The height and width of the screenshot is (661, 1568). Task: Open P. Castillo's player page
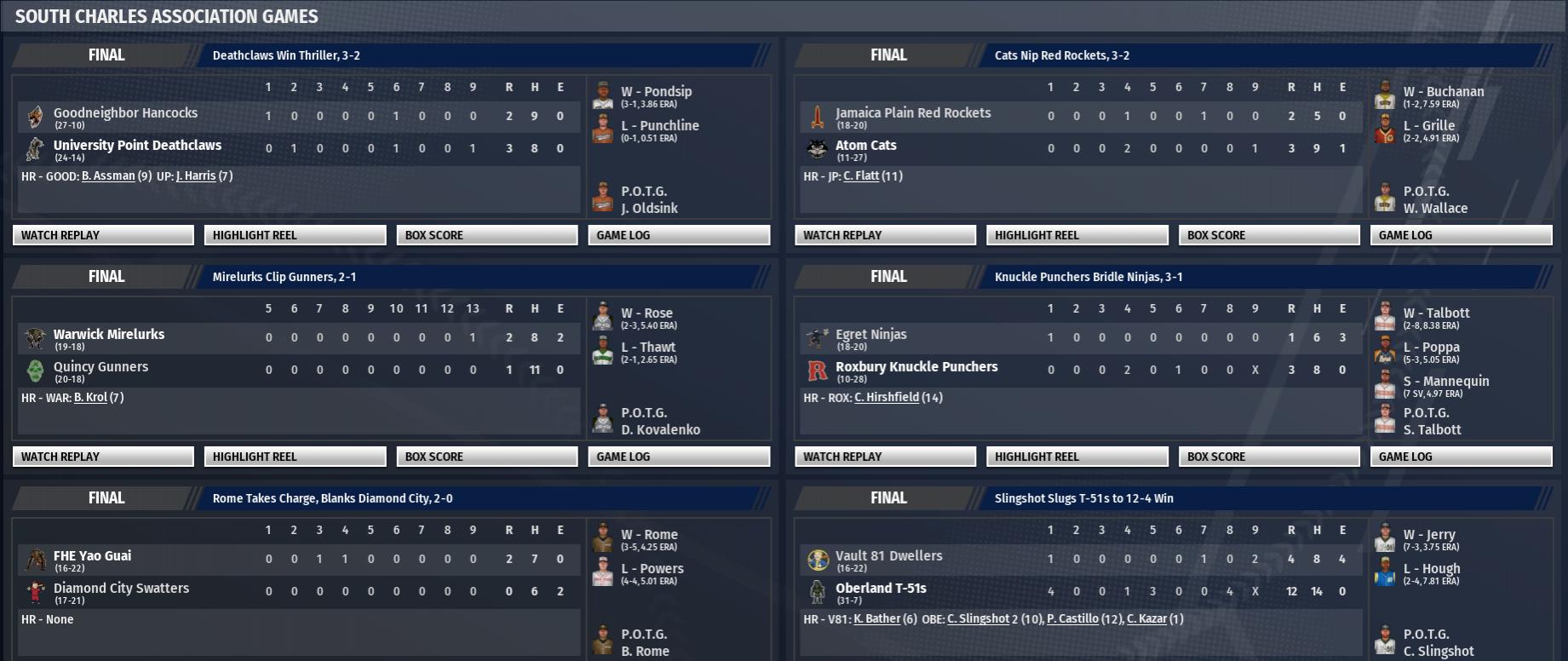(1072, 619)
